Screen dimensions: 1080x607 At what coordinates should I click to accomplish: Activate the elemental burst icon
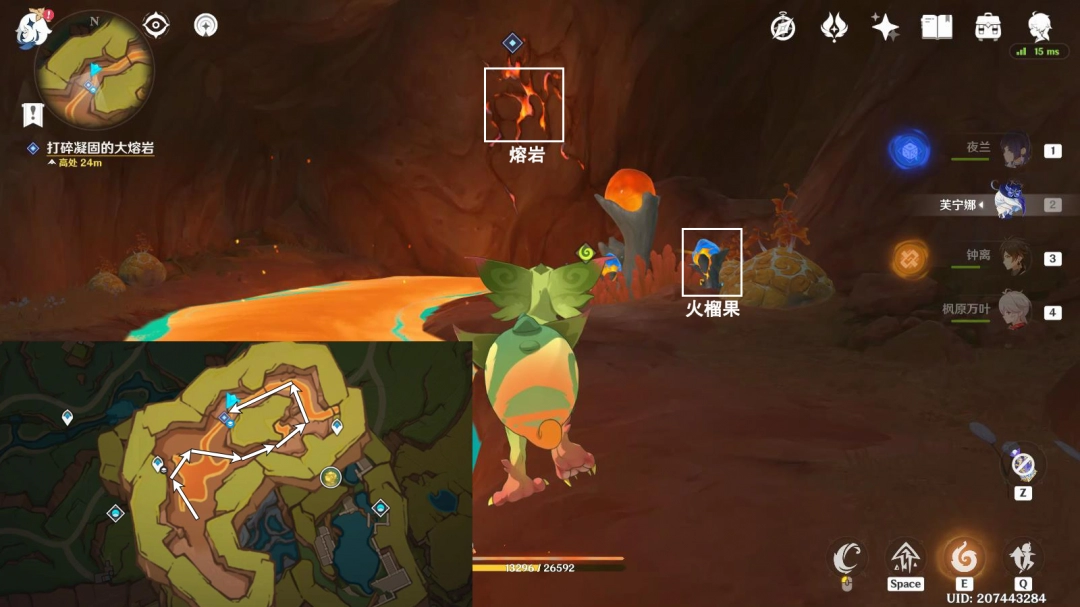(1022, 556)
